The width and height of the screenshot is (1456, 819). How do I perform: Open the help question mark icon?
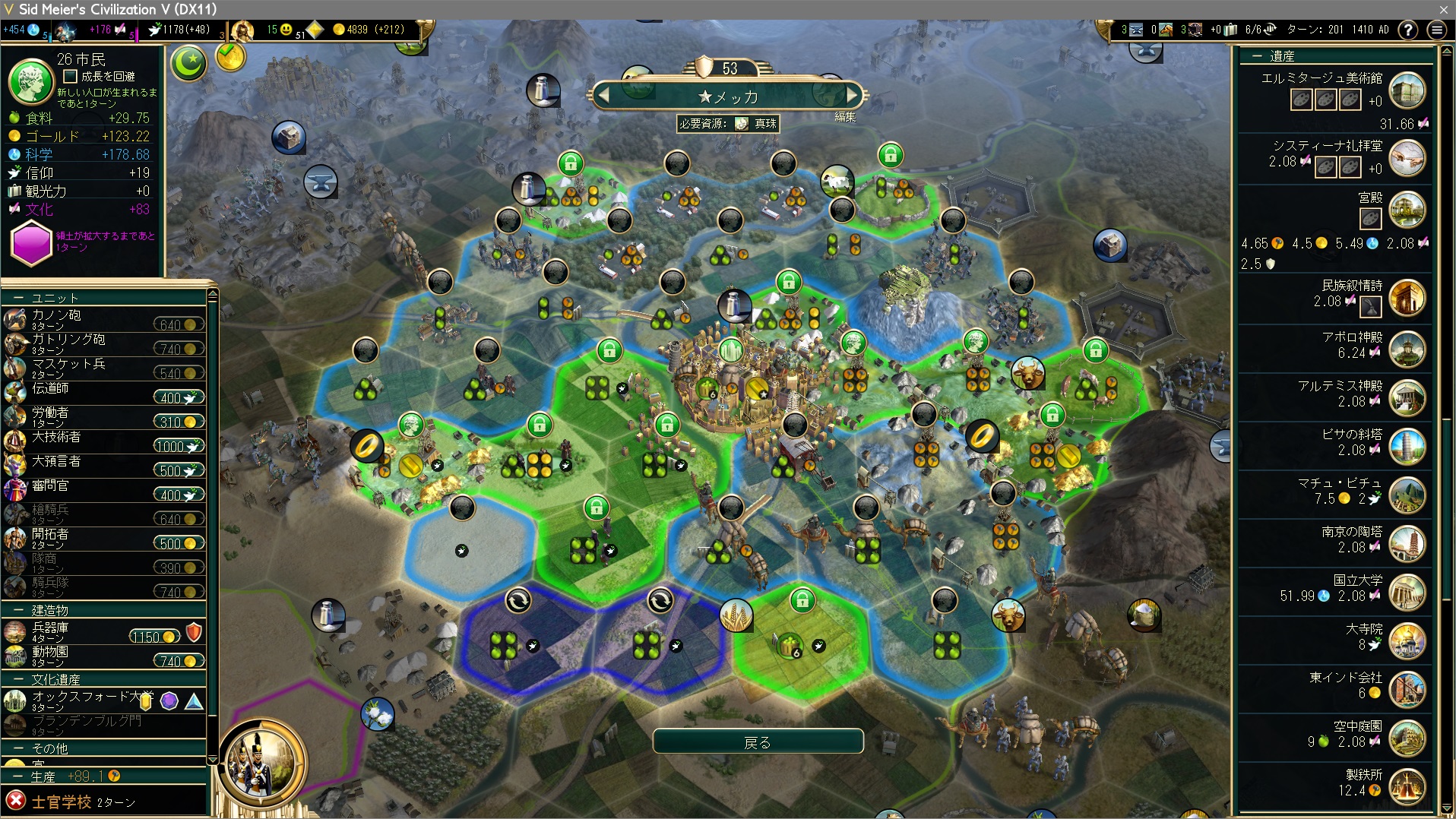(x=1407, y=30)
